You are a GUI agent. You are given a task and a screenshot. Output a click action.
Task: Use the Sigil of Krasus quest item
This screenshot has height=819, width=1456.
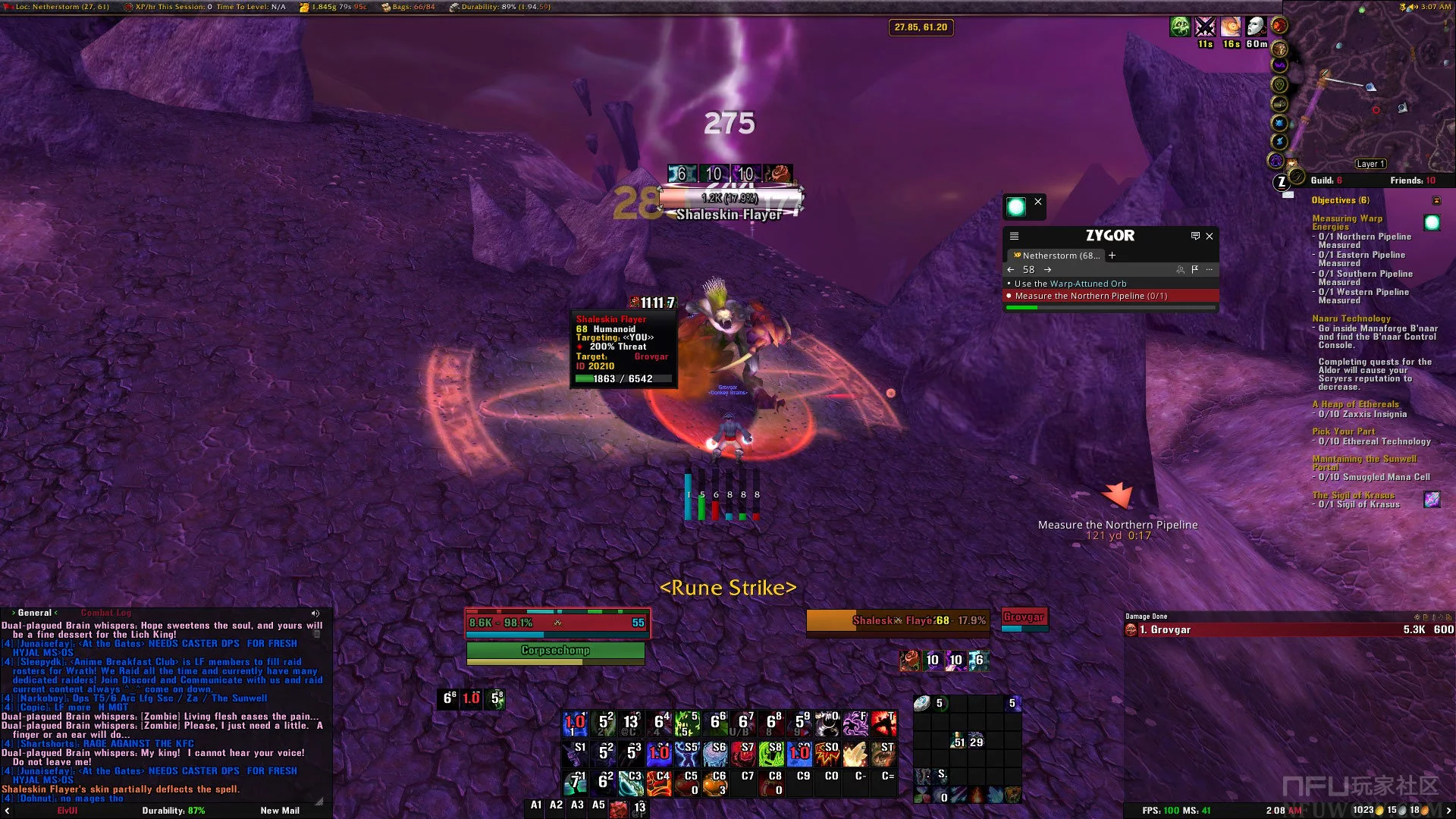point(1432,499)
